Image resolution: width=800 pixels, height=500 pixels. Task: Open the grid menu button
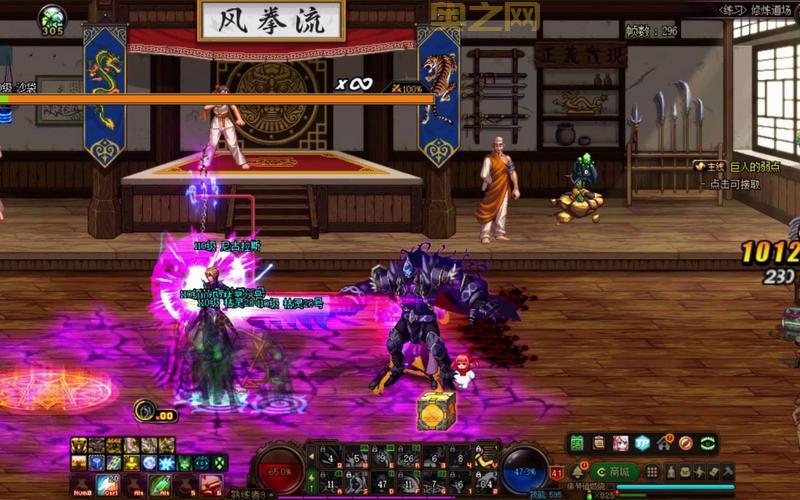coord(652,472)
